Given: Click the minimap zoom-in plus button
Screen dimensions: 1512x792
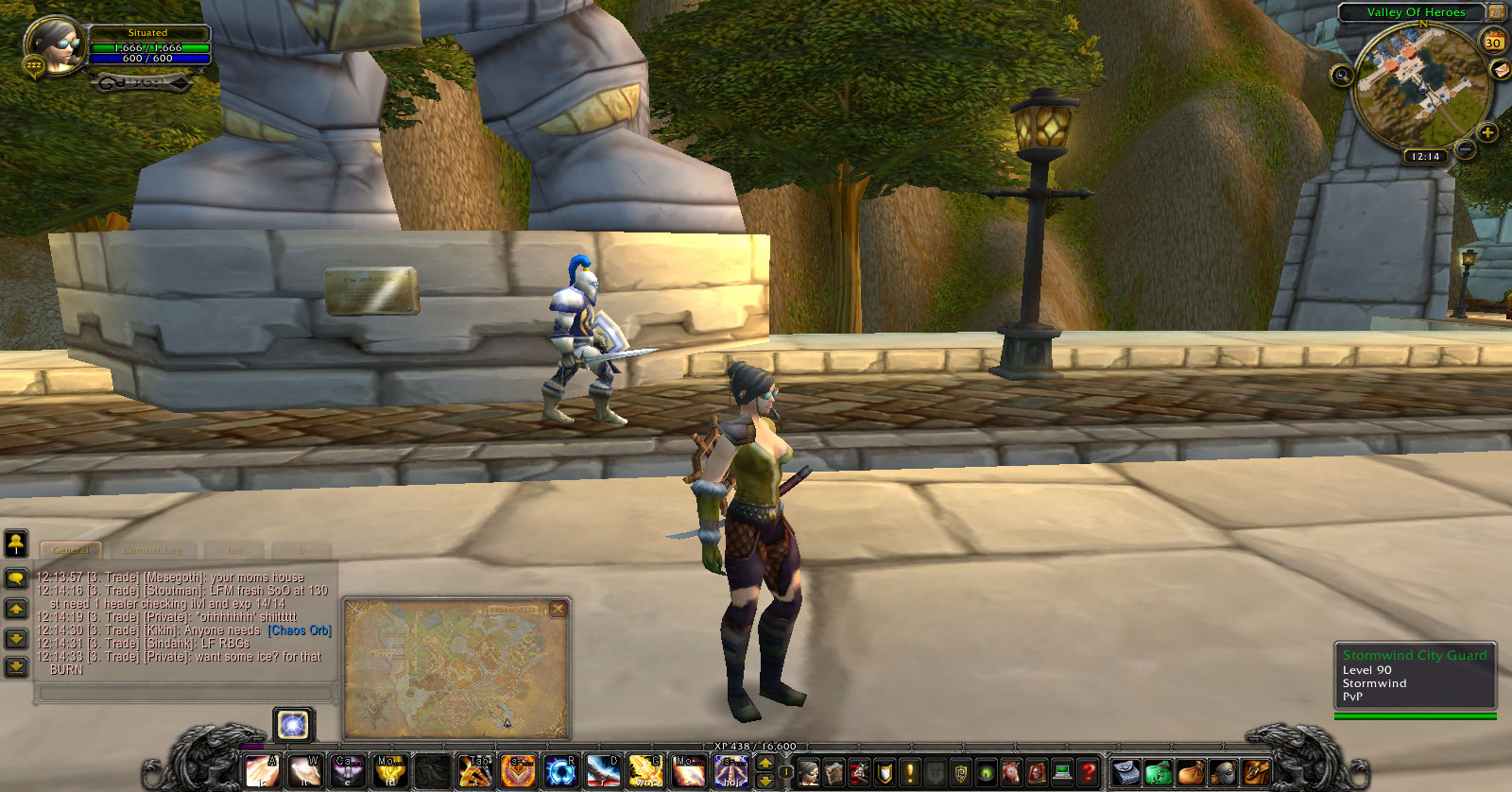Looking at the screenshot, I should (x=1487, y=132).
